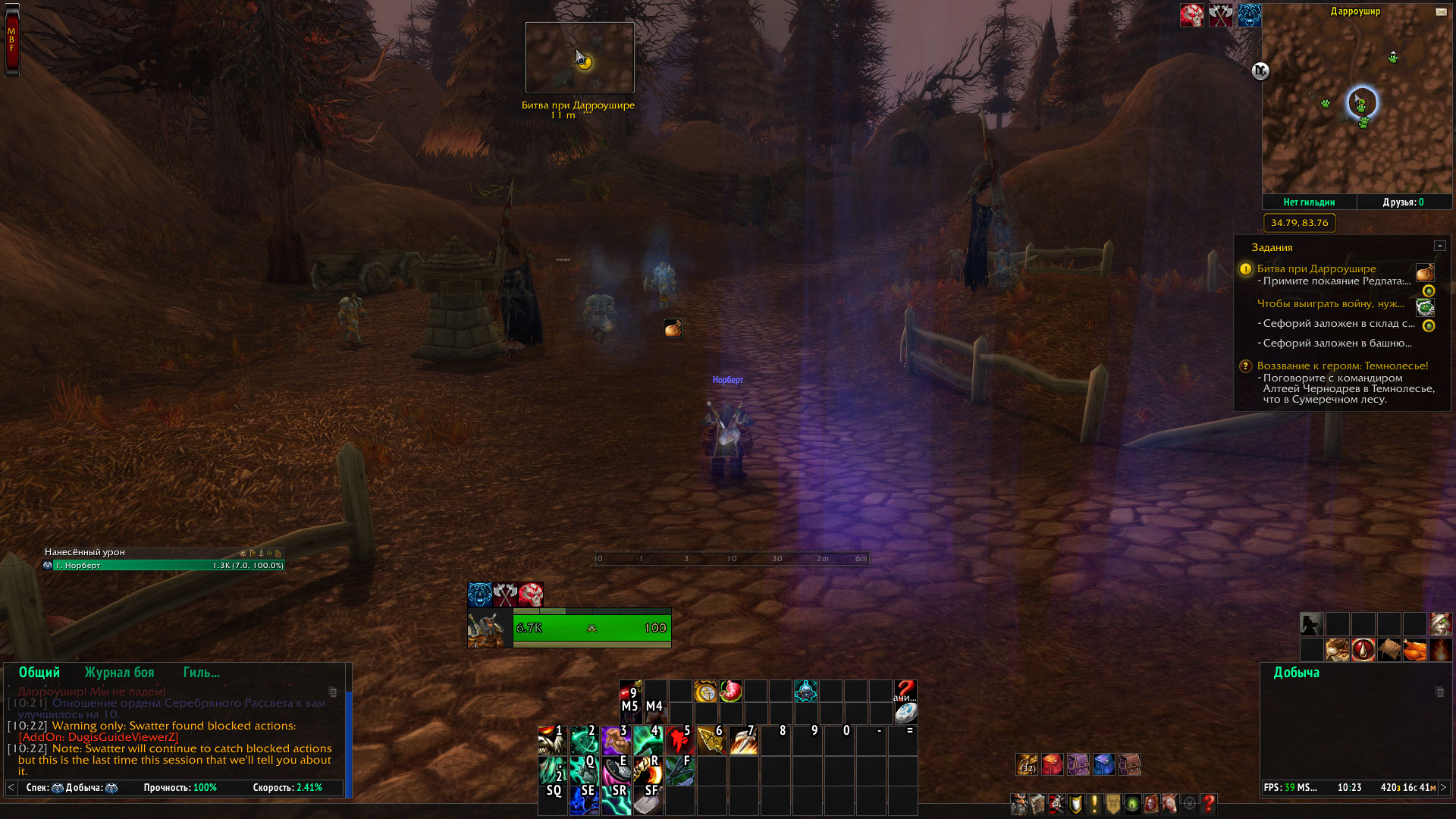This screenshot has height=819, width=1456.
Task: Use the roast chicken food item
Action: 1414,650
